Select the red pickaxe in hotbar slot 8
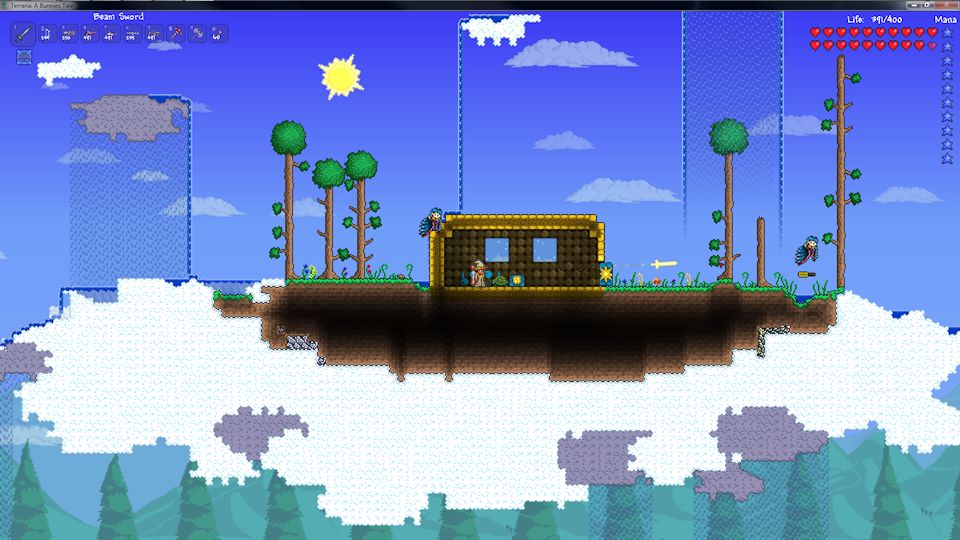This screenshot has width=960, height=540. 174,35
